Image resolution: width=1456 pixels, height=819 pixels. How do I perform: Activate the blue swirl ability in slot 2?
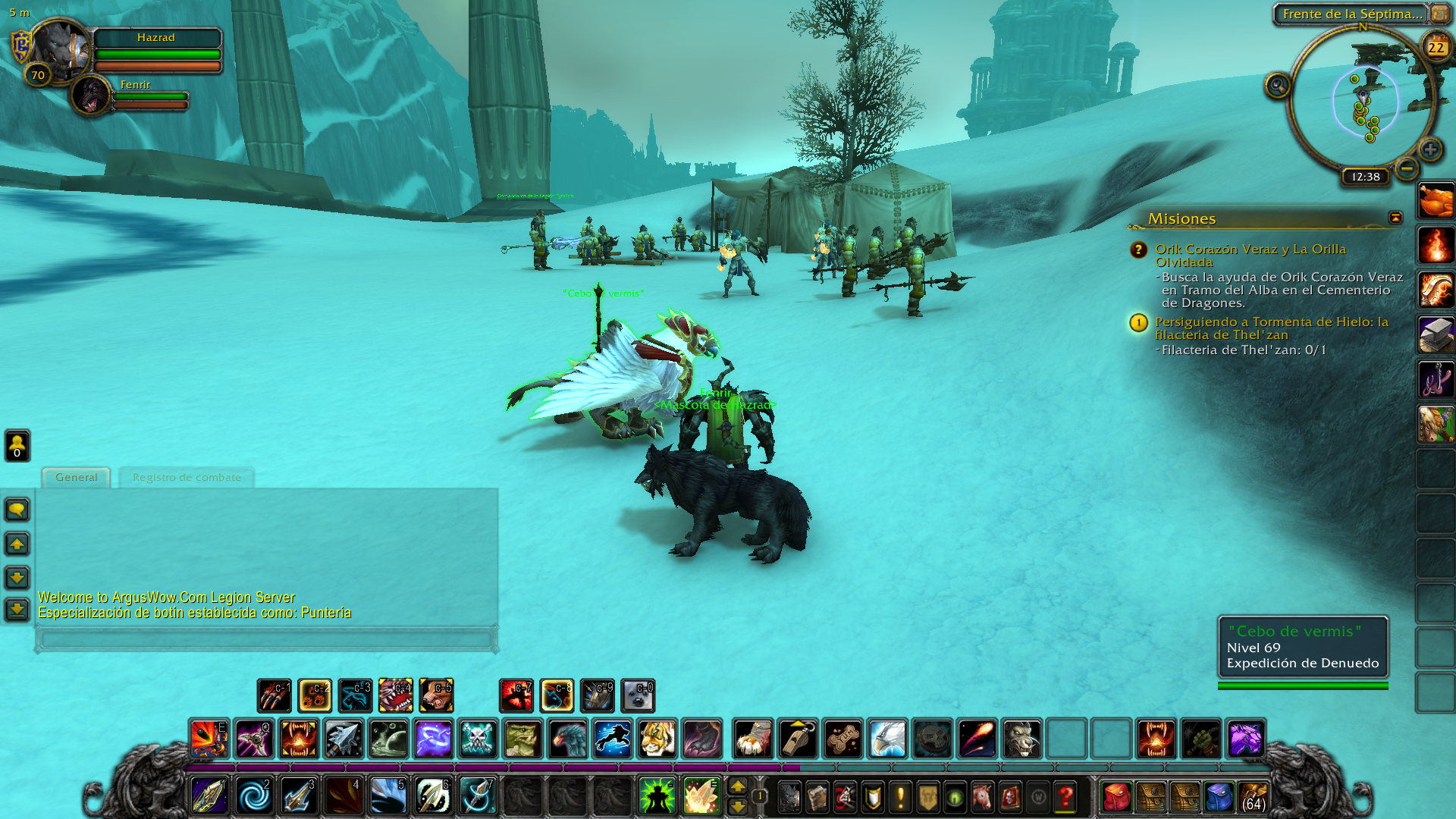[x=254, y=796]
